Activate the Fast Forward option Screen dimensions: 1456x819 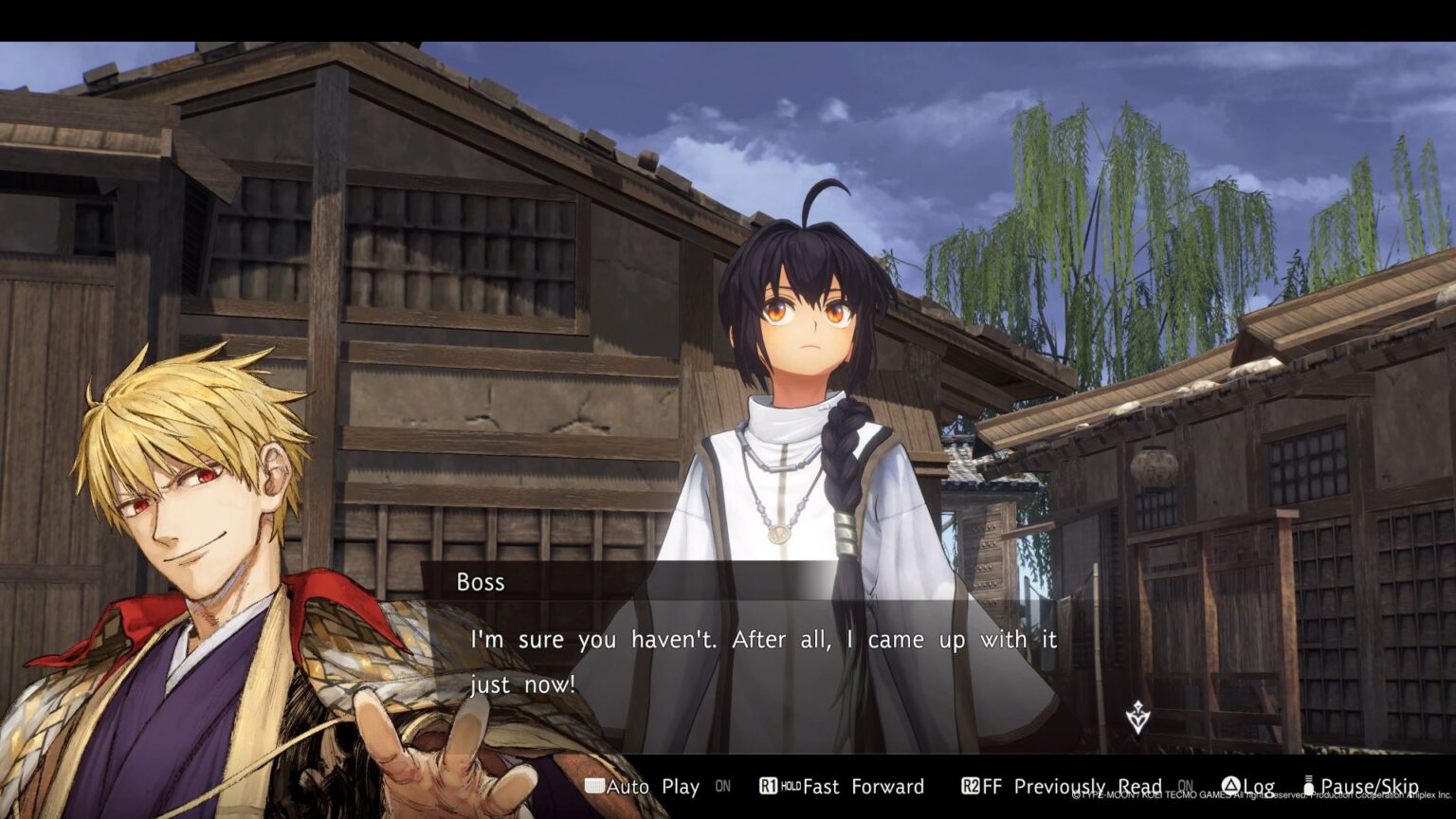(x=864, y=786)
